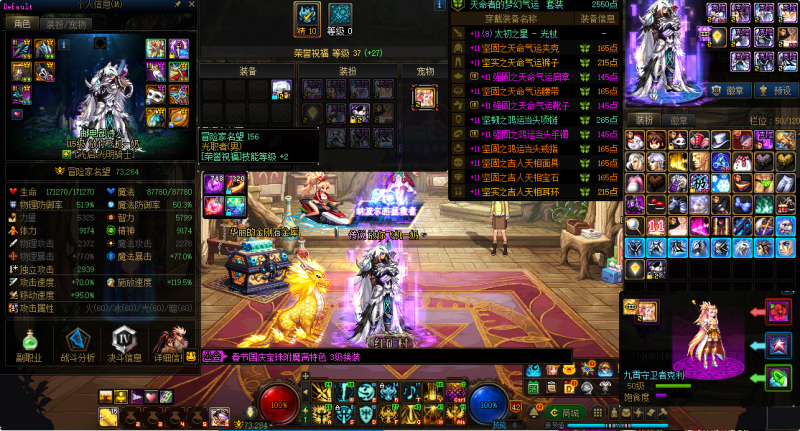Open the 详细信息 detailed info panel
The image size is (800, 431).
pyautogui.click(x=171, y=343)
